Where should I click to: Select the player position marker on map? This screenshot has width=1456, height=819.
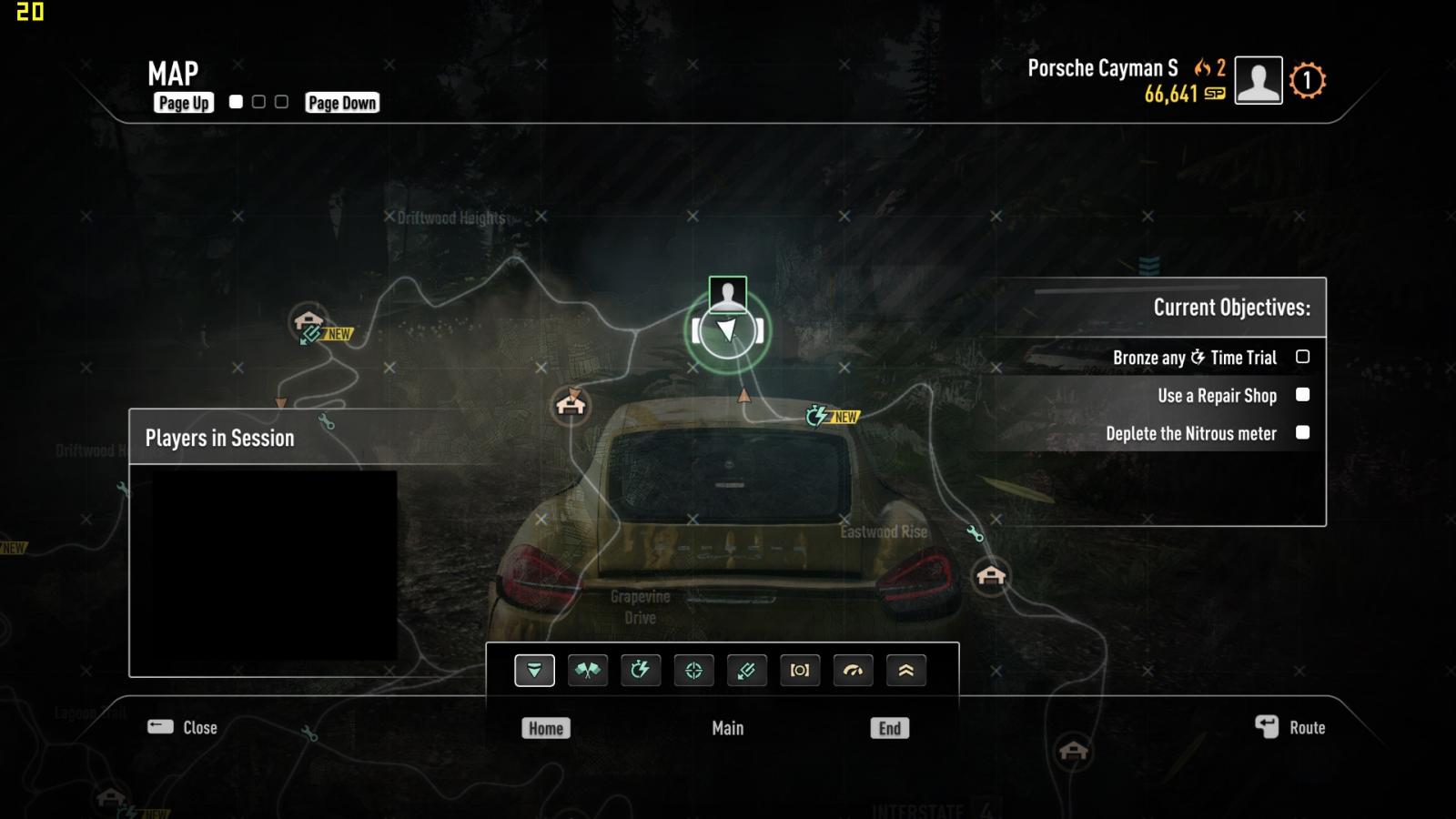pyautogui.click(x=727, y=330)
